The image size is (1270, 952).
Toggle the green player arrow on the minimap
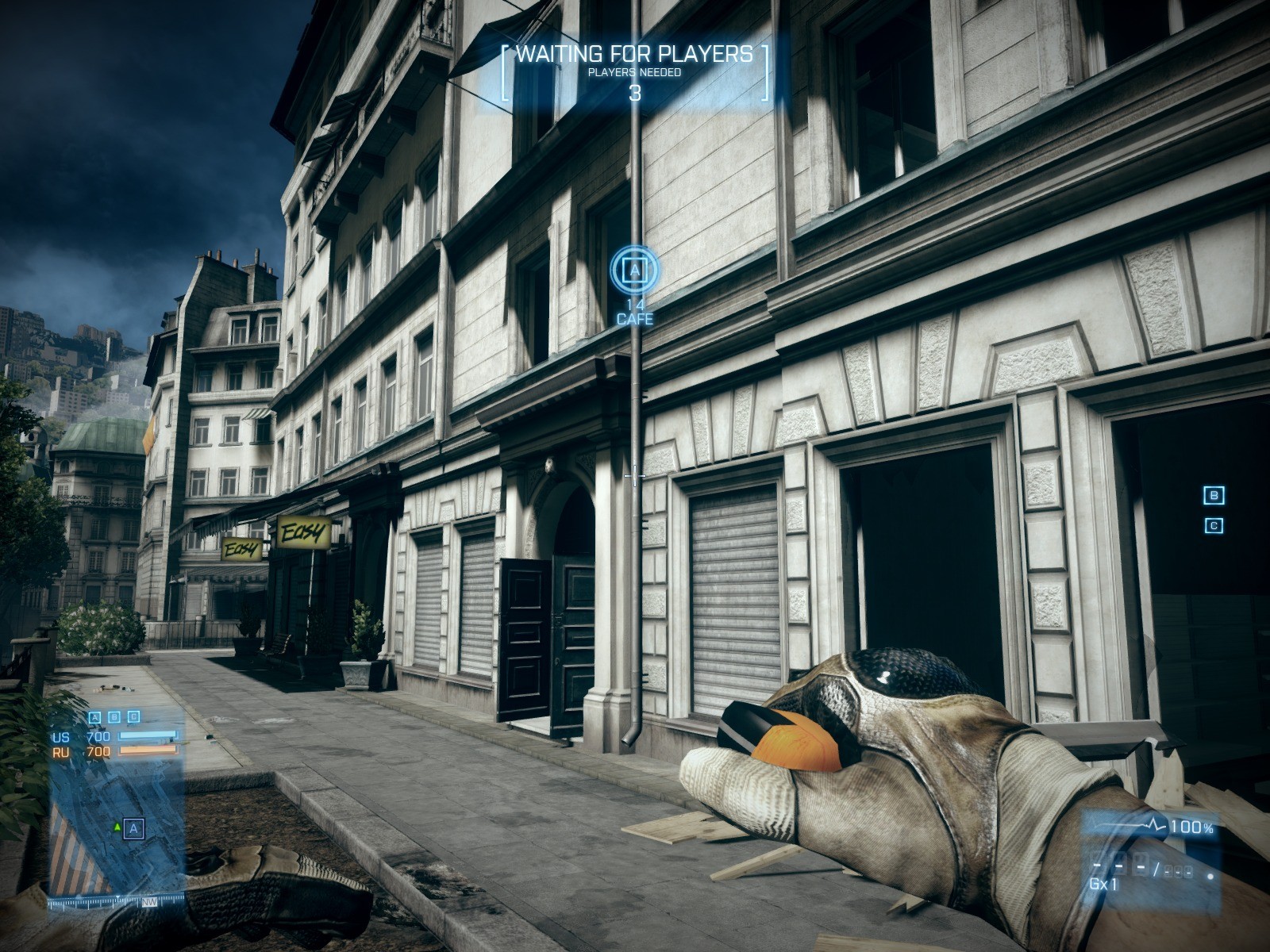pyautogui.click(x=117, y=827)
